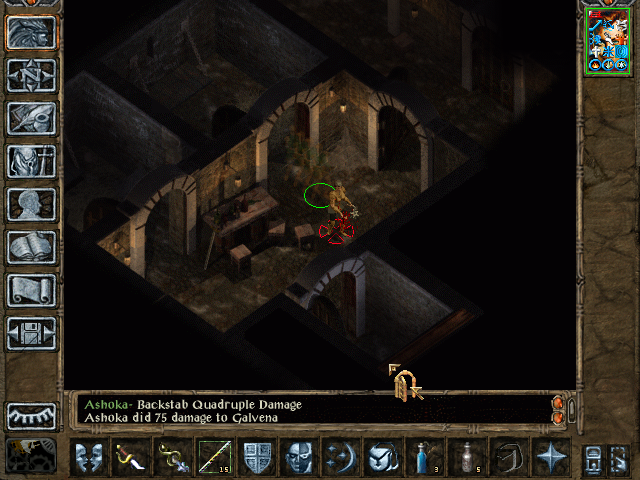
Task: Open game options with the floppy disk icon
Action: tap(31, 332)
